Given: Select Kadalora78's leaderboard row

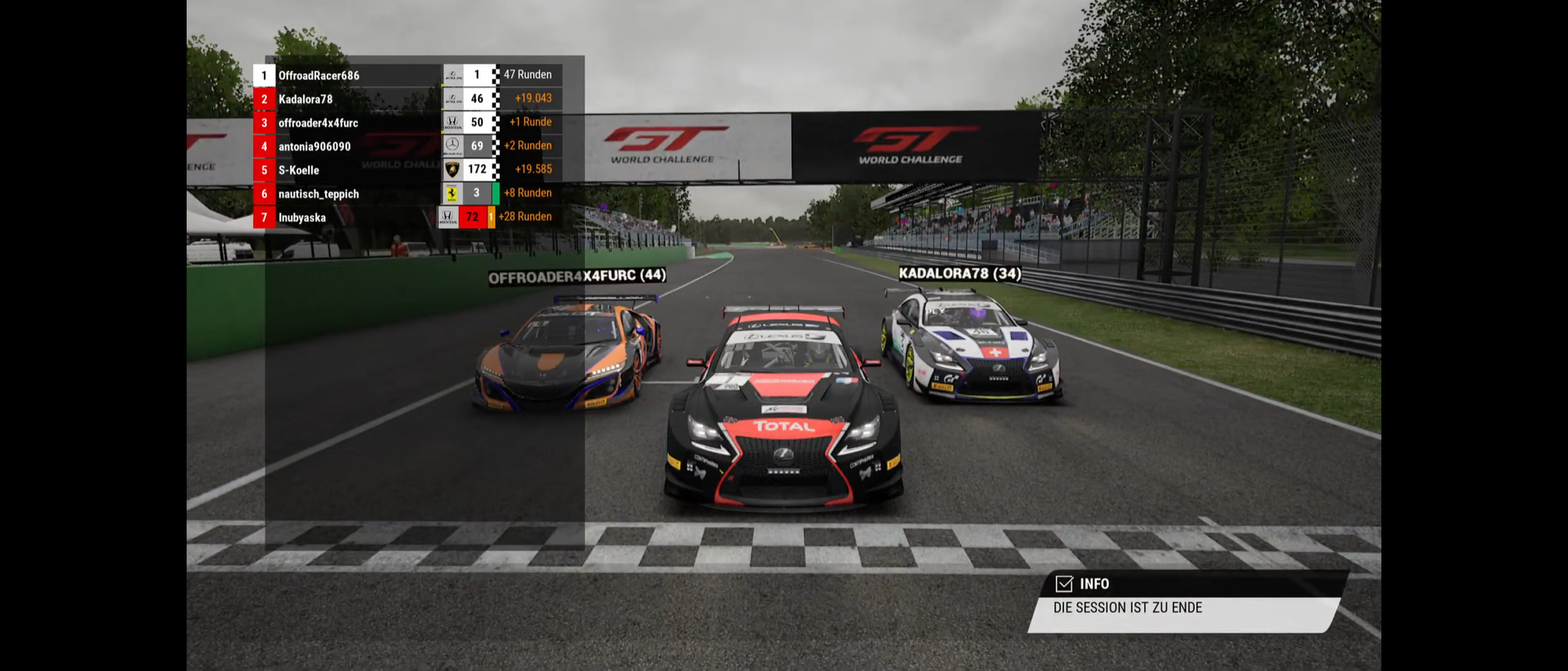Looking at the screenshot, I should tap(305, 99).
